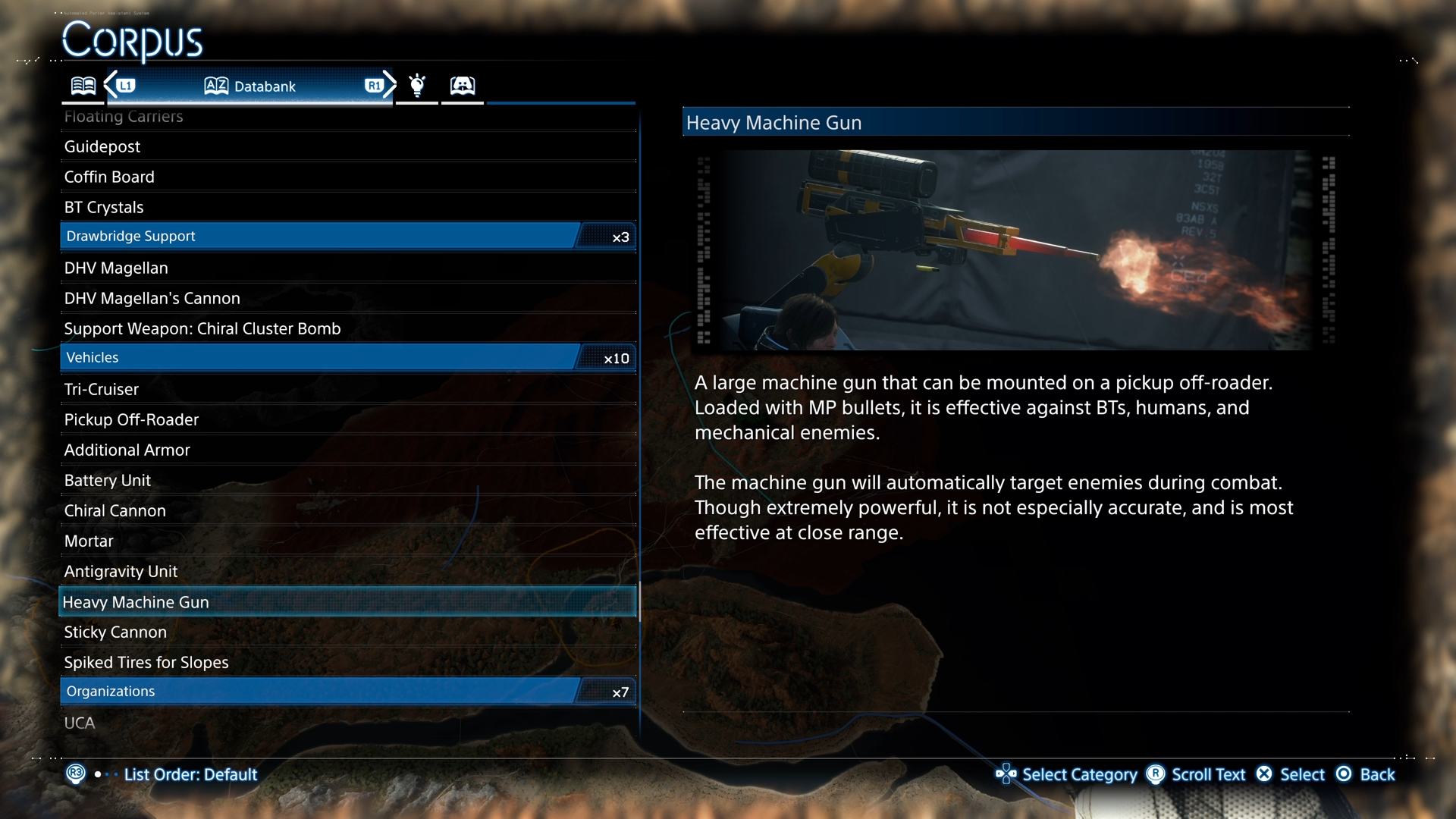Screen dimensions: 1456x819
Task: Toggle the Vehicles category header
Action: click(347, 357)
